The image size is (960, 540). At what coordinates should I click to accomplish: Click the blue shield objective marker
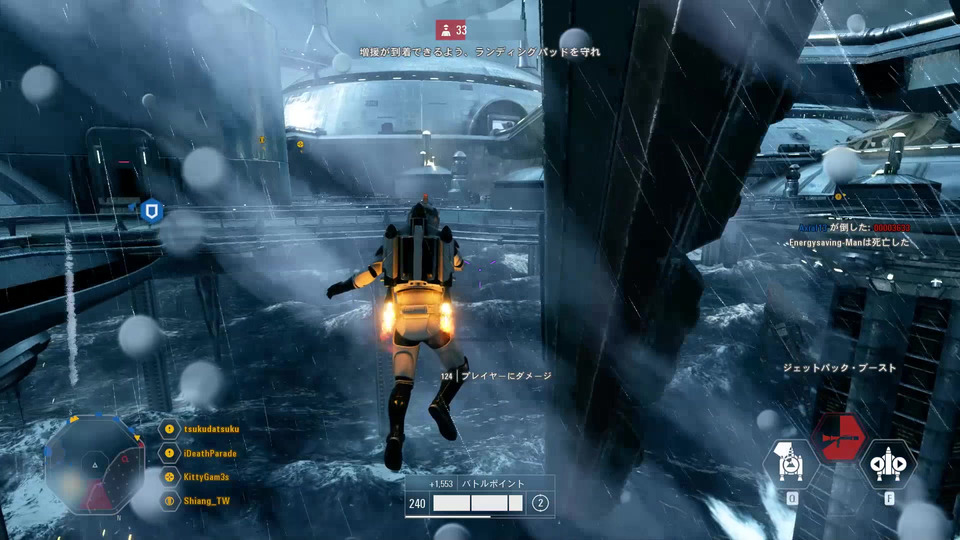click(151, 211)
